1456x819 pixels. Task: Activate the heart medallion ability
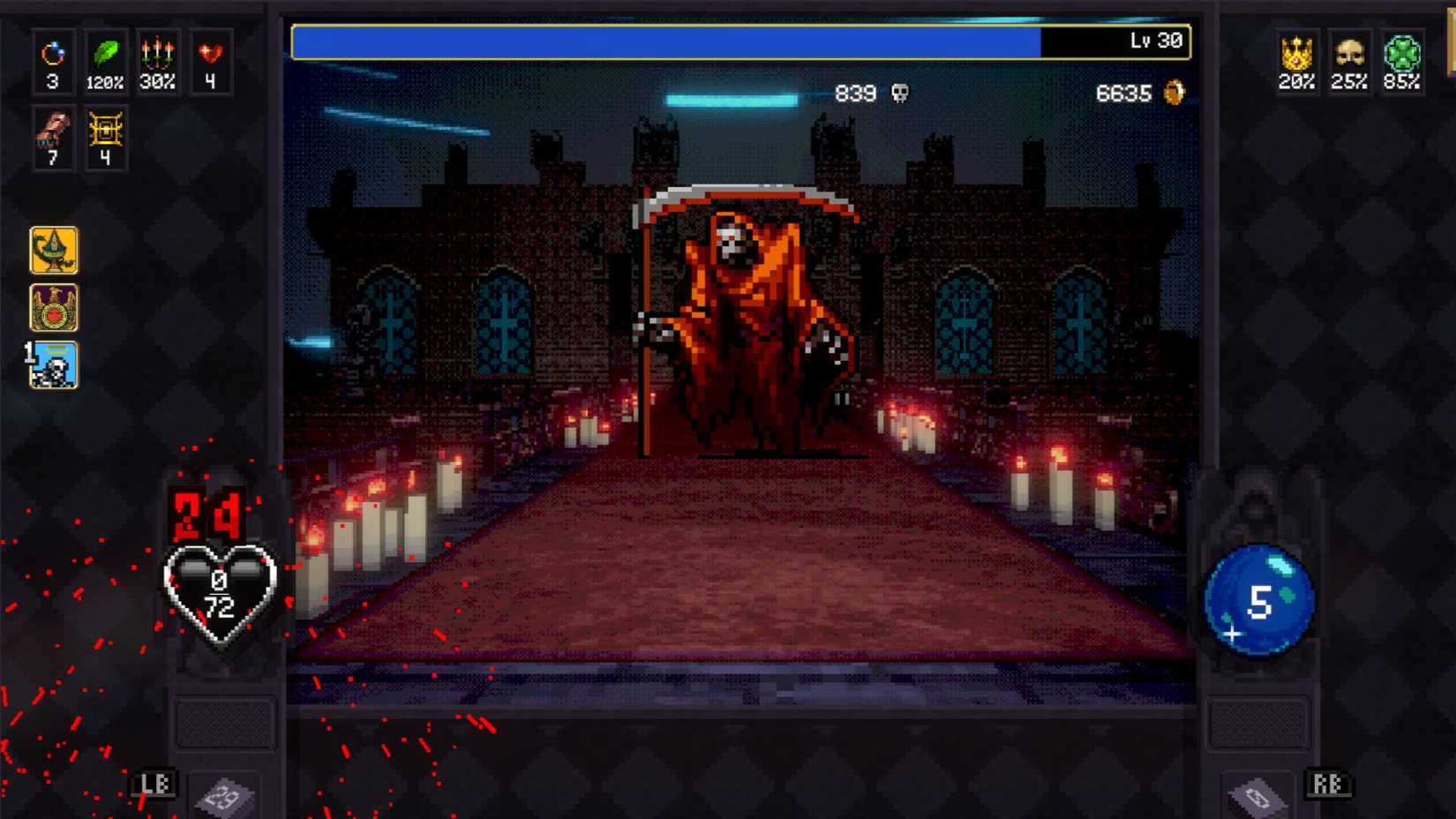coord(54,309)
